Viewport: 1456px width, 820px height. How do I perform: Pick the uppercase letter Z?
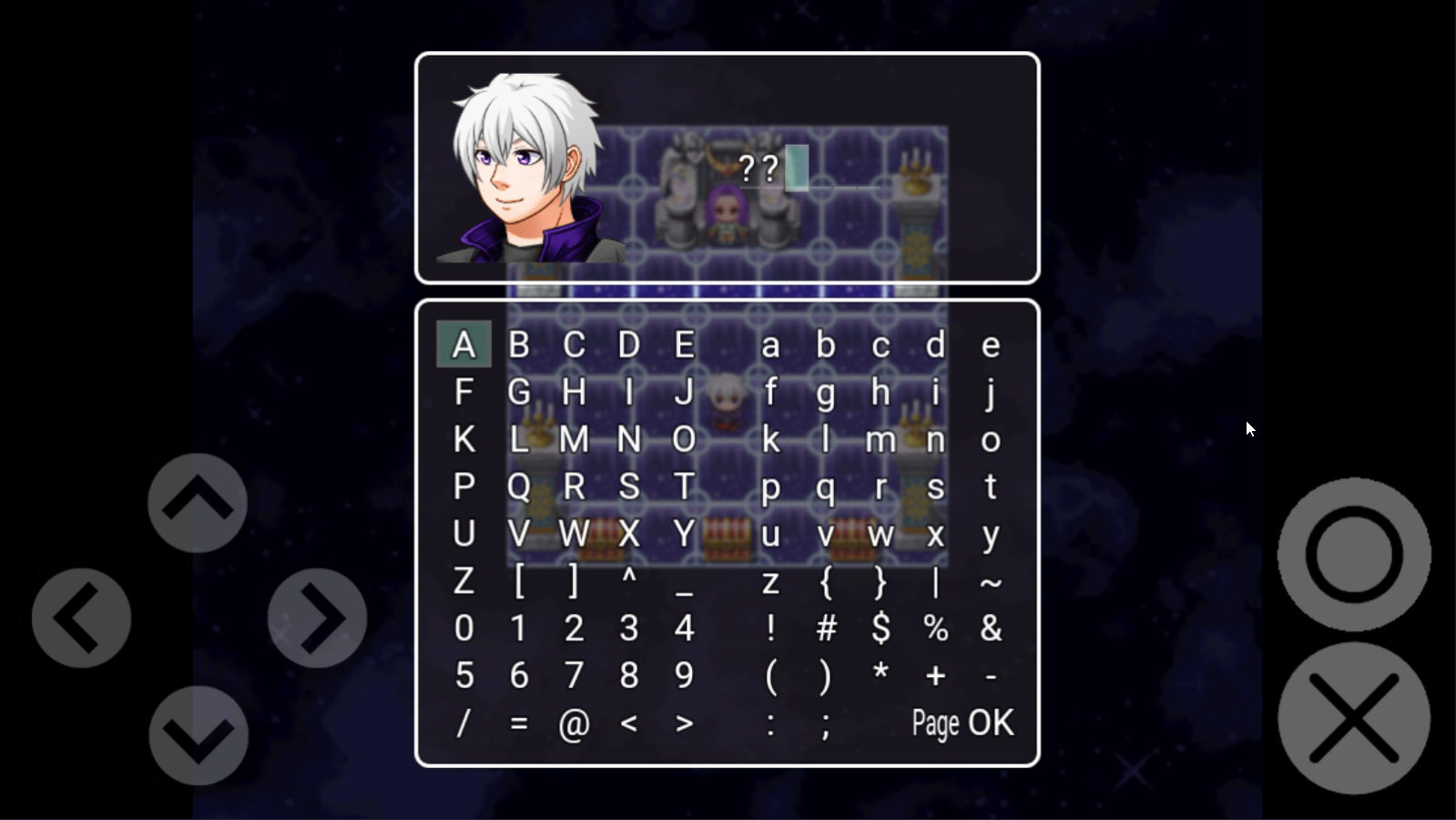463,581
